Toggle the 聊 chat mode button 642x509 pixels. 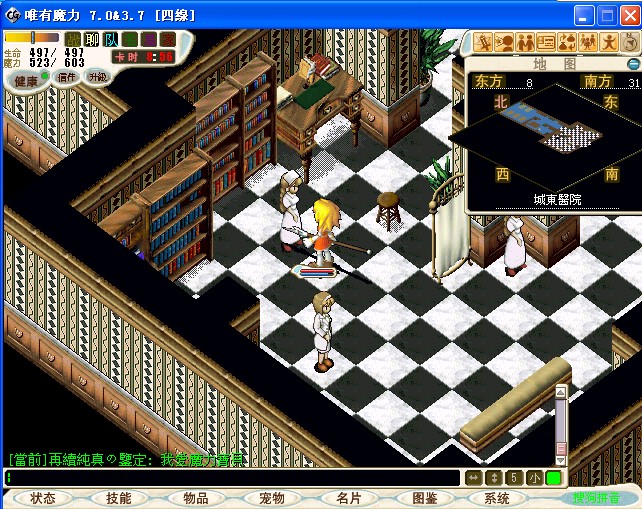[92, 39]
